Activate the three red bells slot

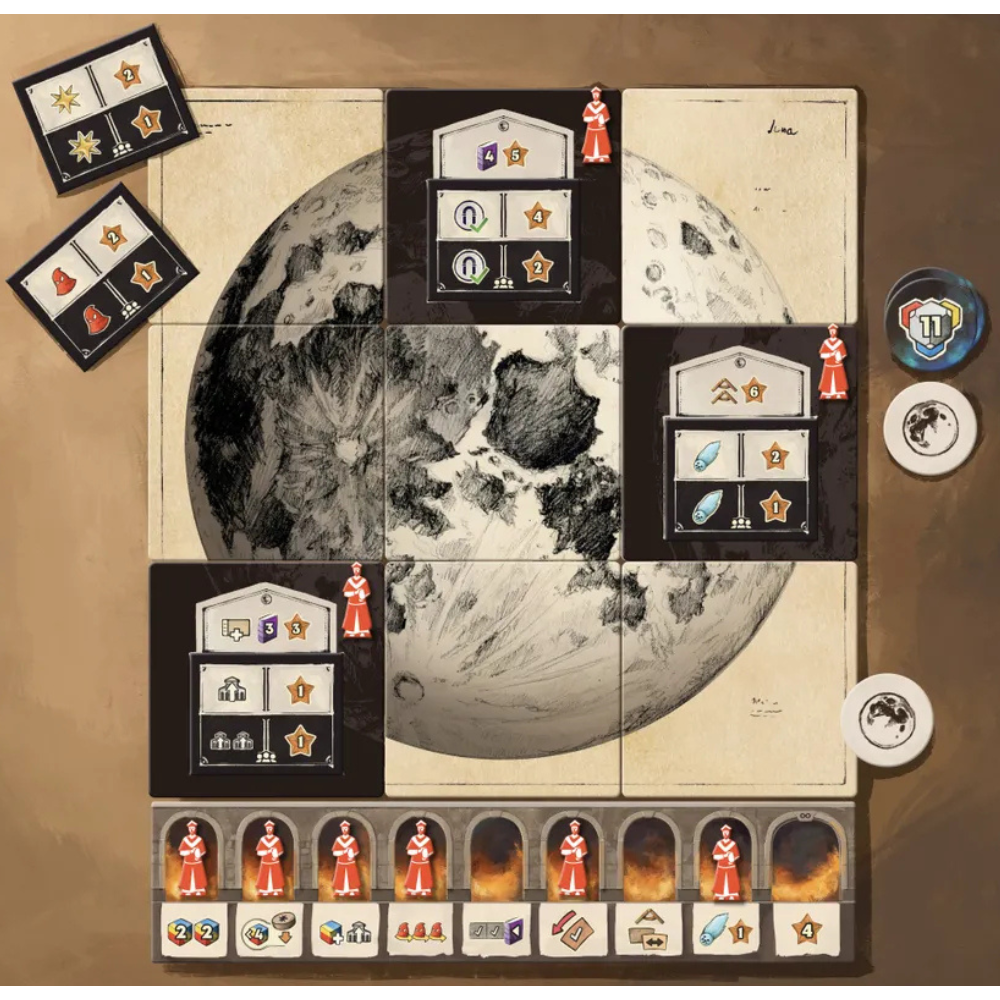(420, 931)
